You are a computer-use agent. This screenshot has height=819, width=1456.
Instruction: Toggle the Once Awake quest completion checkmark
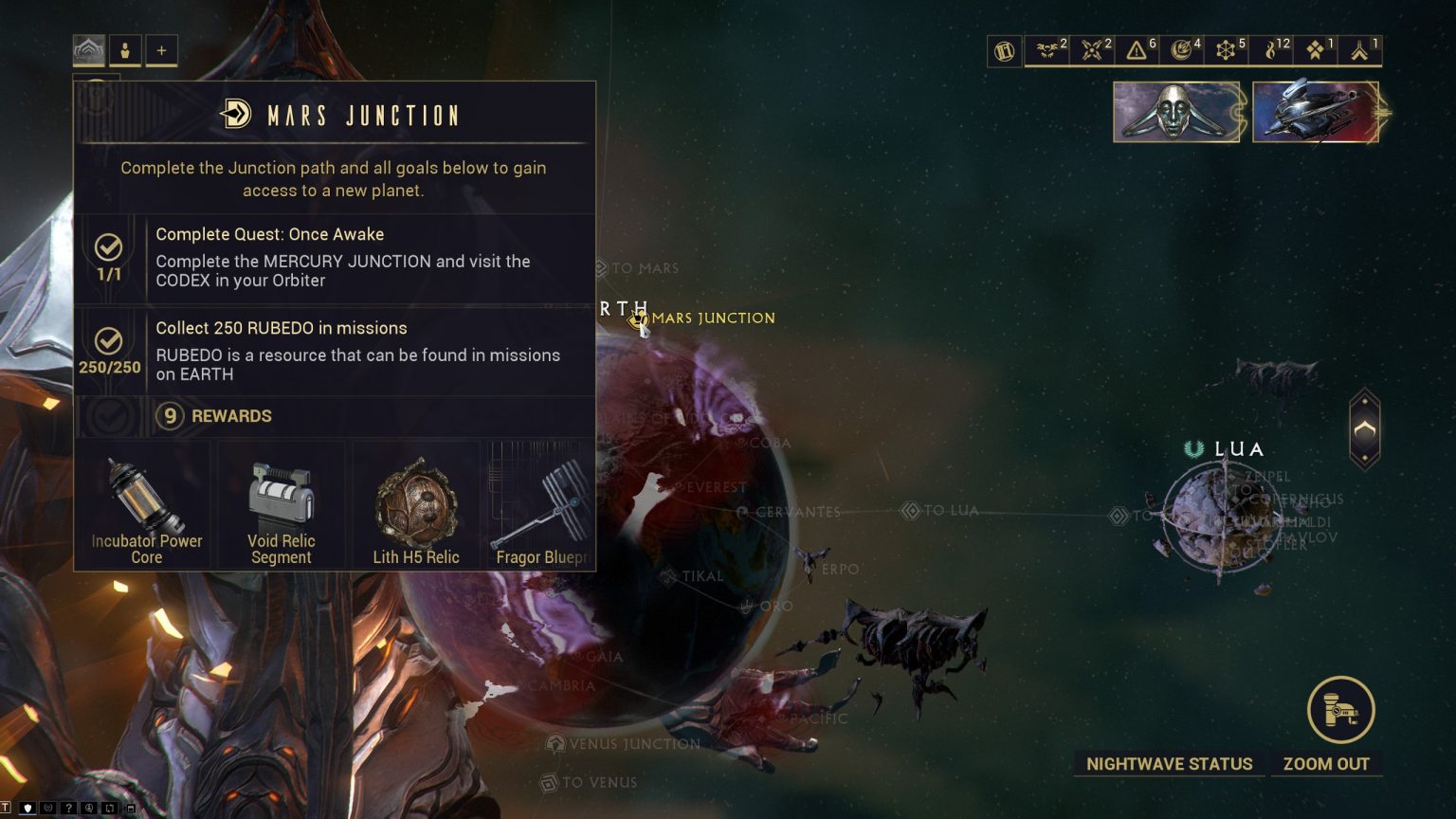(109, 249)
